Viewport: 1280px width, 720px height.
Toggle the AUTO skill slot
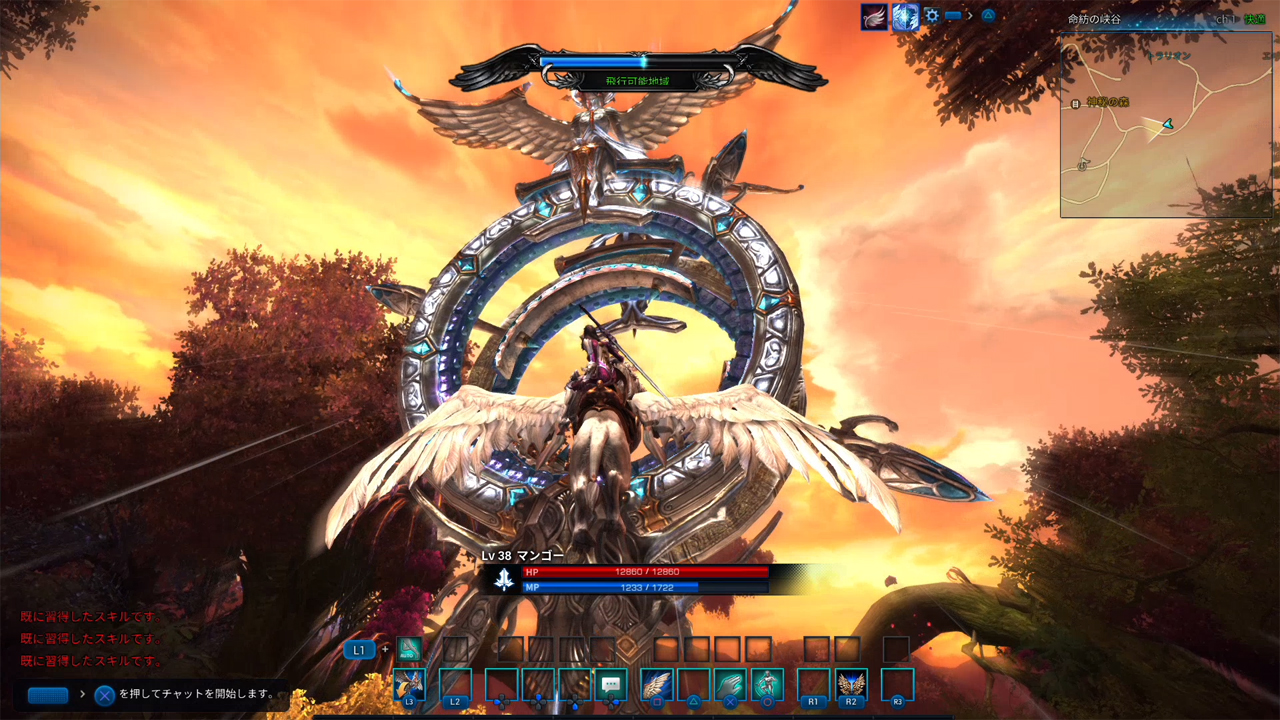[409, 648]
